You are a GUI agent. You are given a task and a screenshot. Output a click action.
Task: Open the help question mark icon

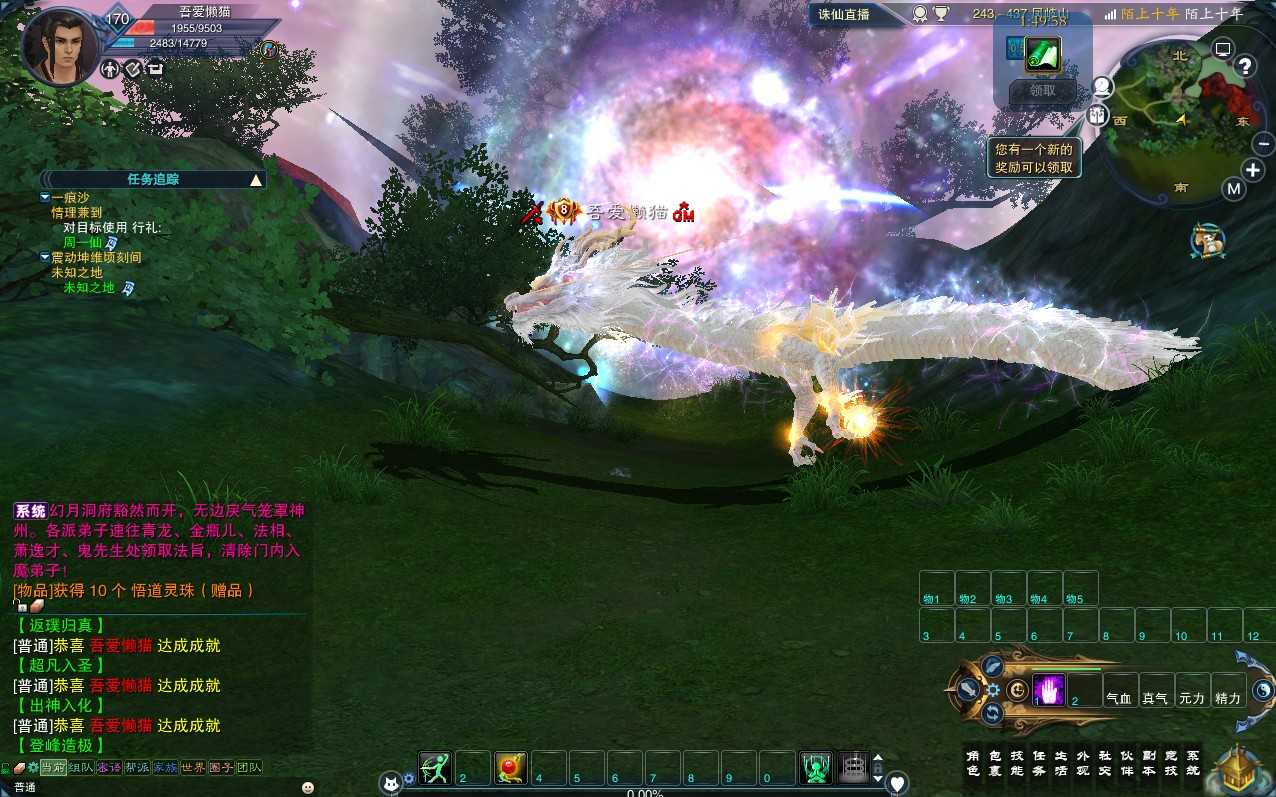click(1245, 66)
